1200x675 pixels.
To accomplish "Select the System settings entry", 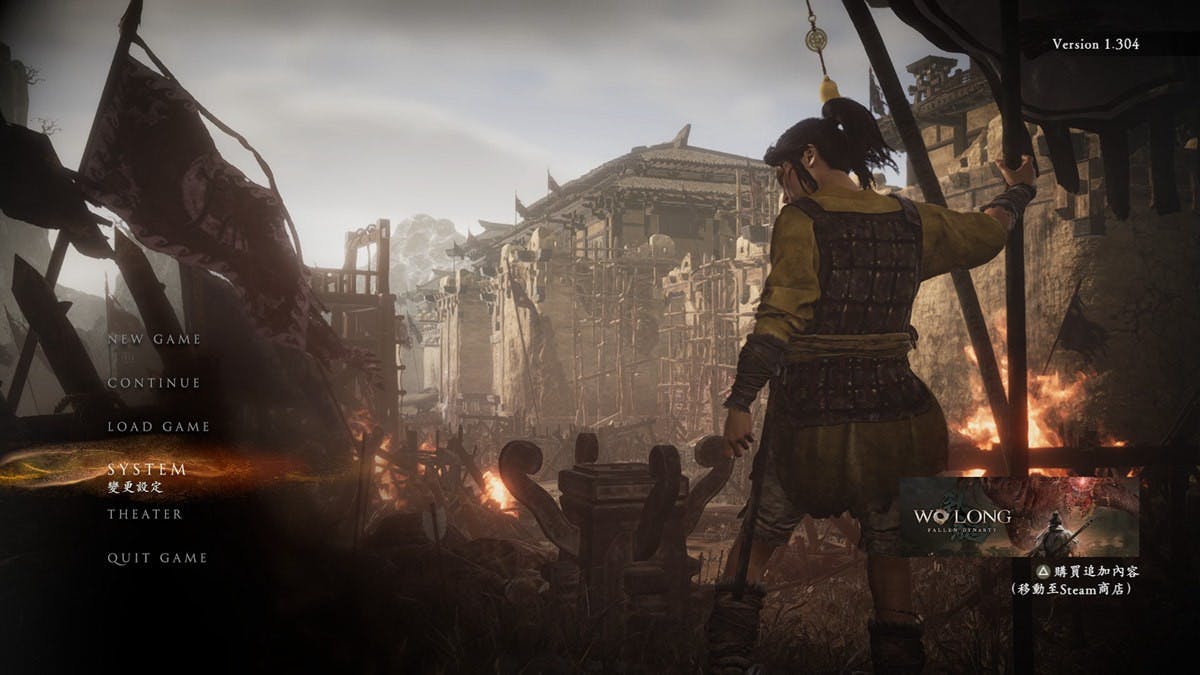I will point(147,469).
